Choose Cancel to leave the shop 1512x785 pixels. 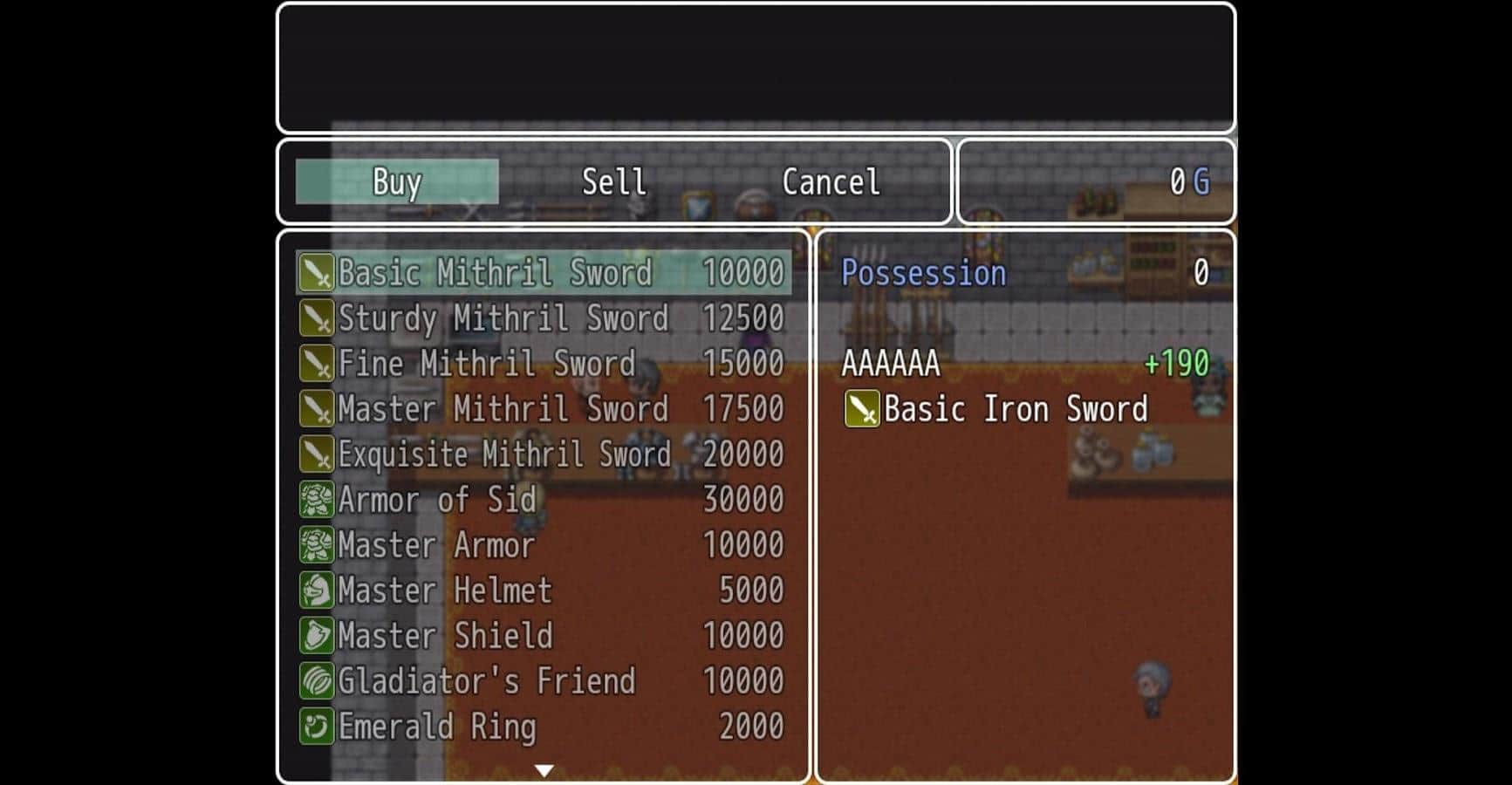[x=831, y=182]
